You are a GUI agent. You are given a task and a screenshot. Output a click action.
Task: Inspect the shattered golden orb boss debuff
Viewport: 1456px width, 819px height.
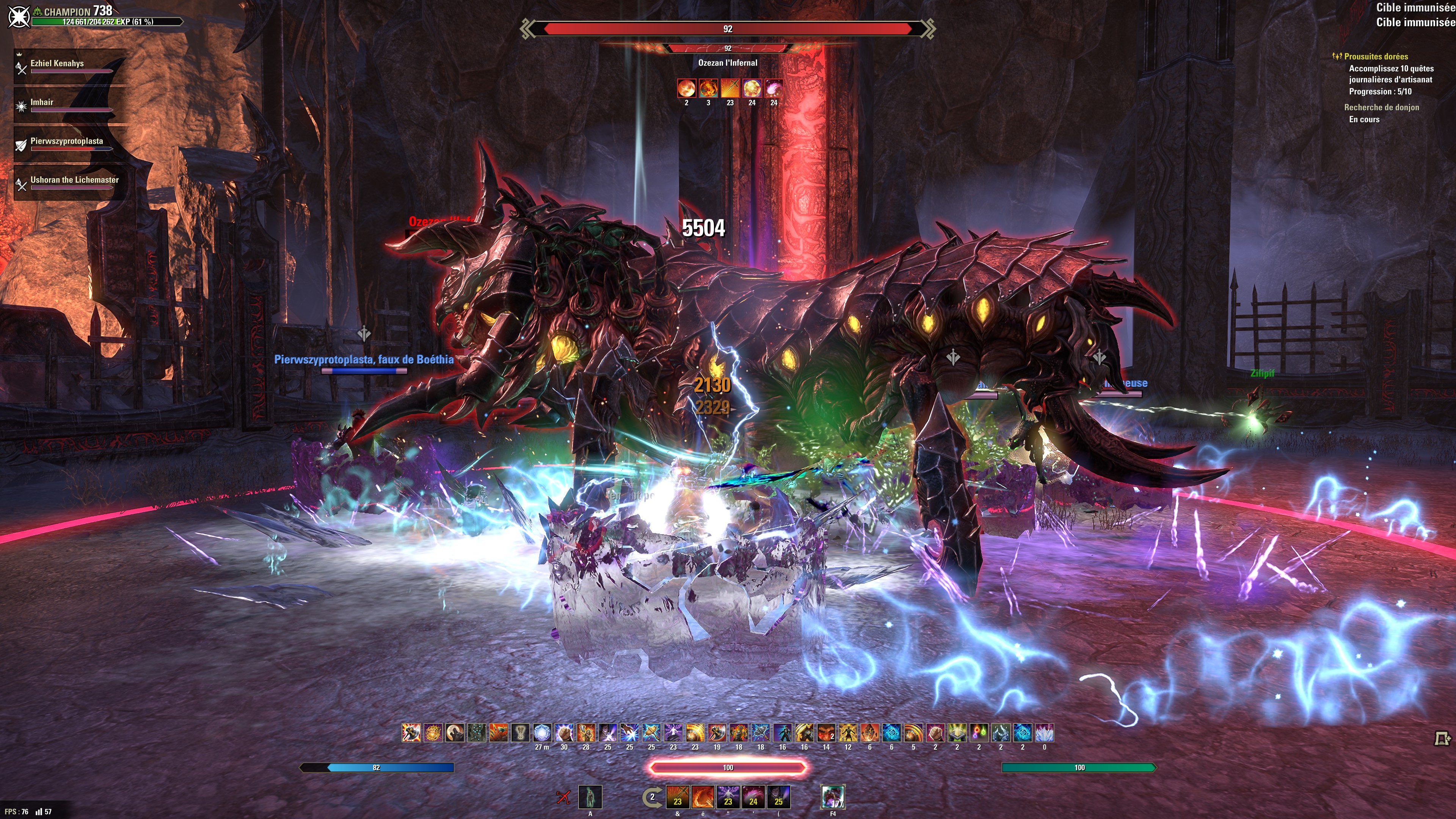click(x=752, y=88)
